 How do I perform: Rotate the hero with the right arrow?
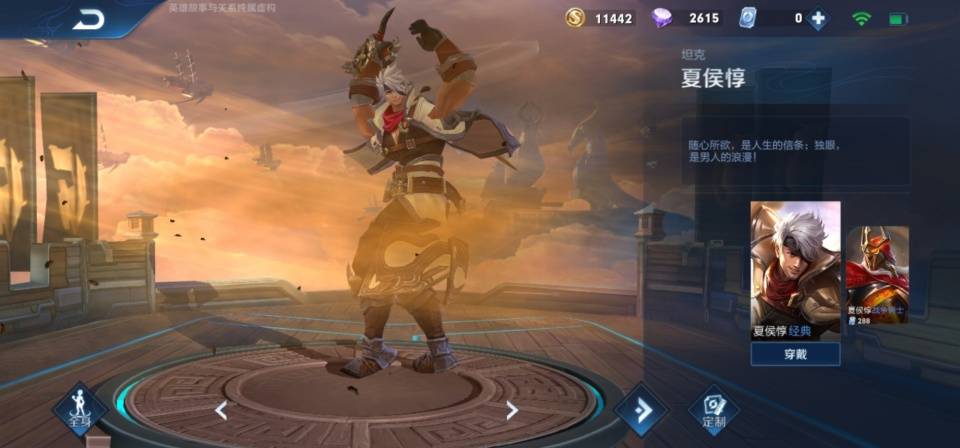coord(511,409)
